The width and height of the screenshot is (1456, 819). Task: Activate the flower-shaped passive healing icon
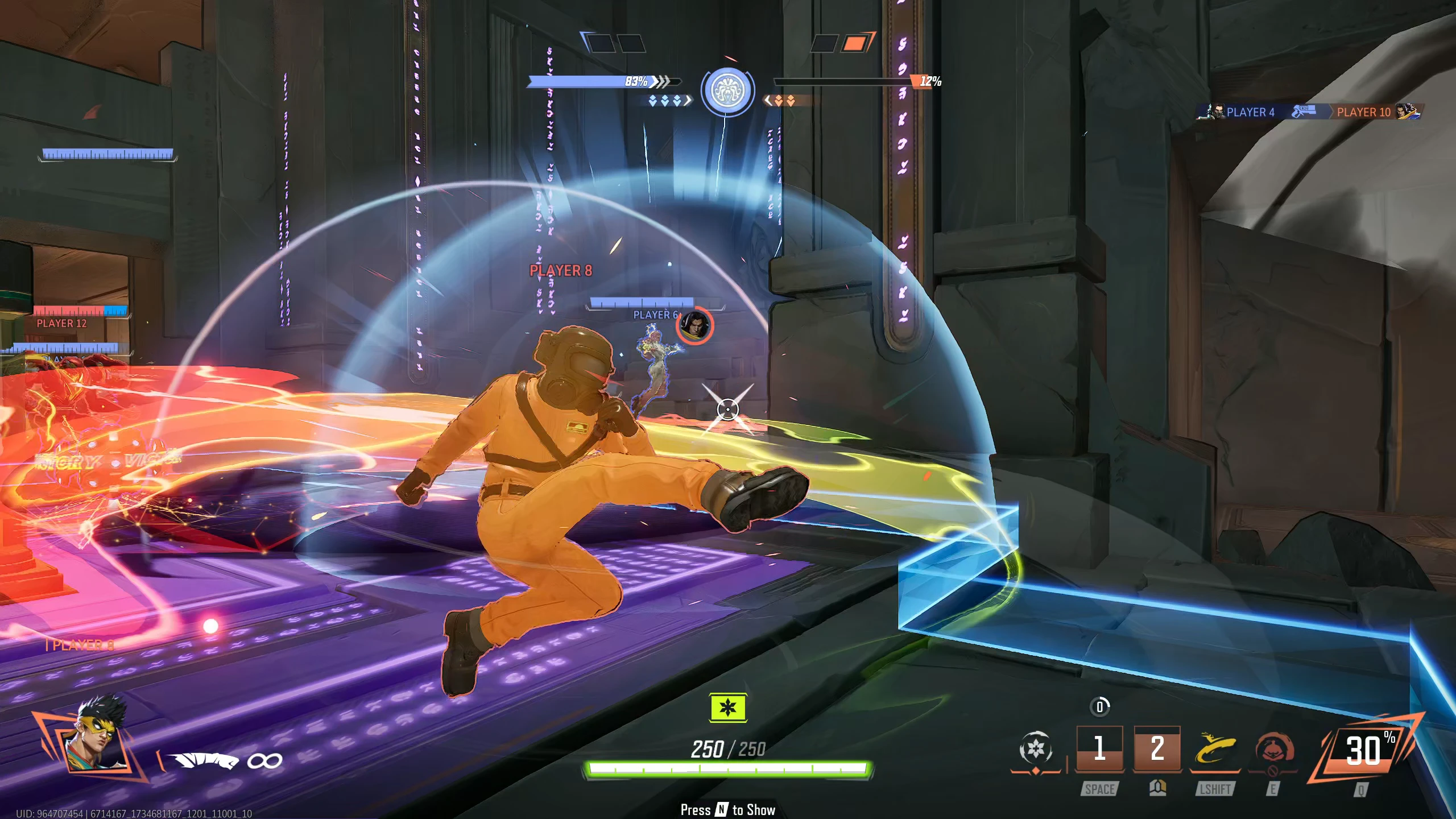tap(1036, 748)
